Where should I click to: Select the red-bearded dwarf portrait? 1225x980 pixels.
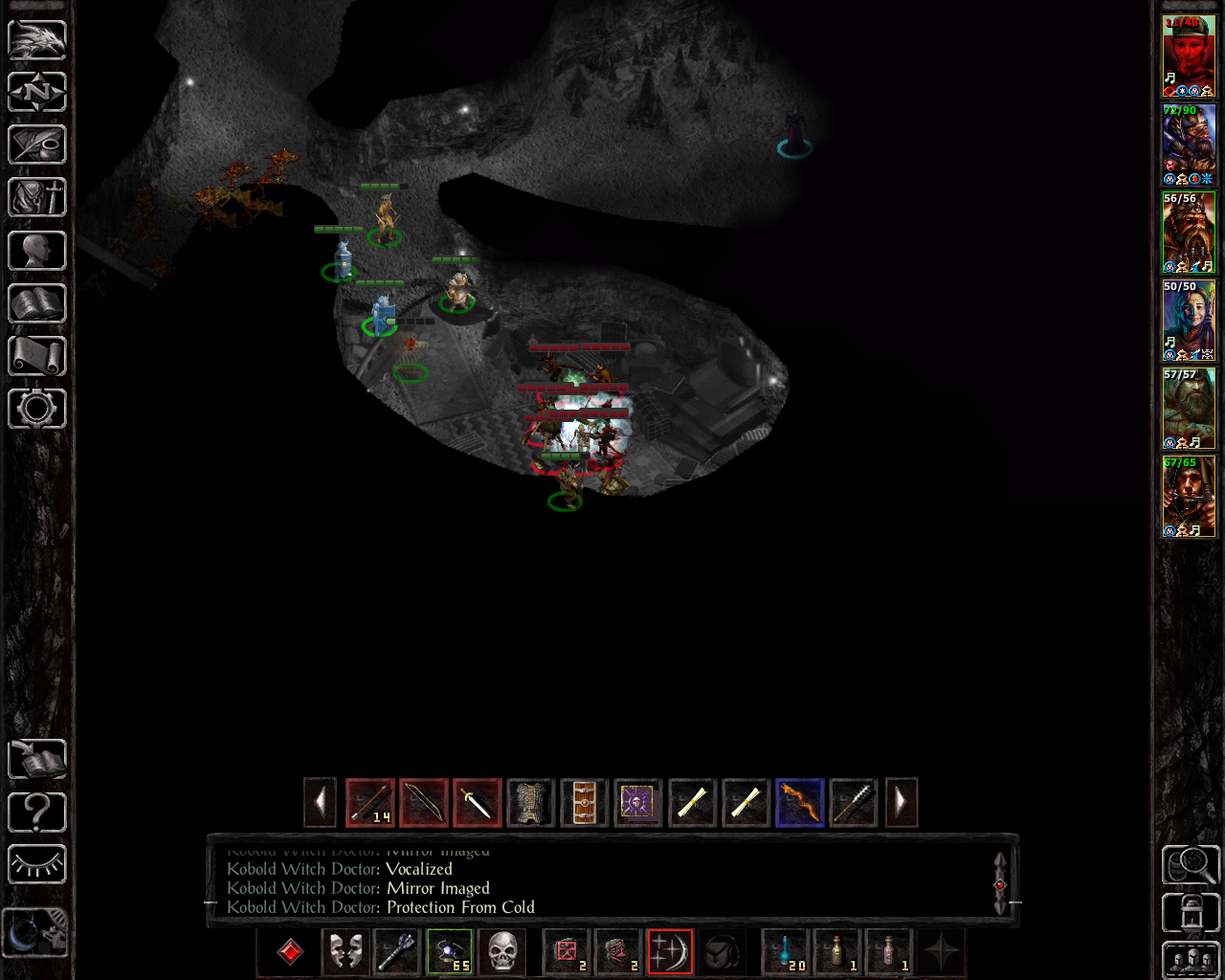coord(1188,233)
